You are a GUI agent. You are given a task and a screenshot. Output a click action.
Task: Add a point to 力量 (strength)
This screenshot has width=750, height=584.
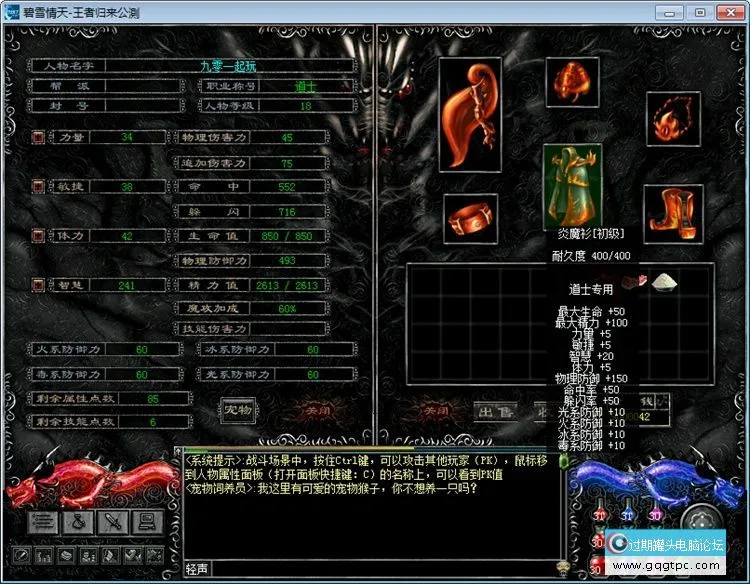point(38,137)
